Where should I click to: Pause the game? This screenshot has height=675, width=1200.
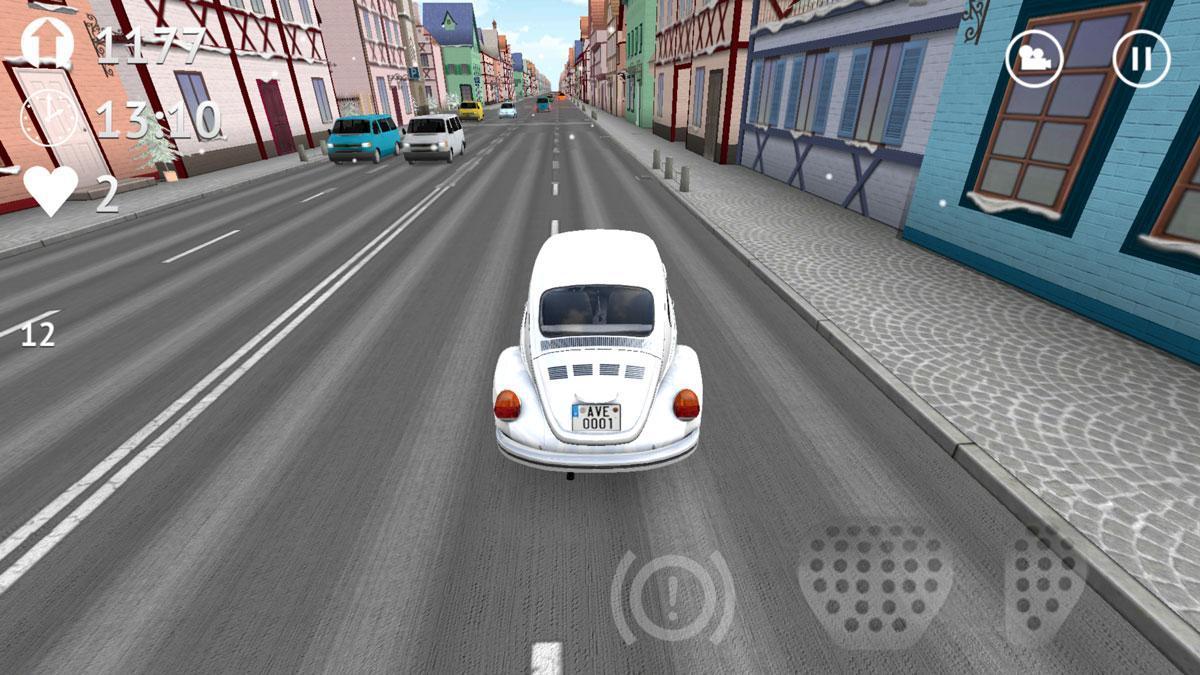click(1141, 58)
